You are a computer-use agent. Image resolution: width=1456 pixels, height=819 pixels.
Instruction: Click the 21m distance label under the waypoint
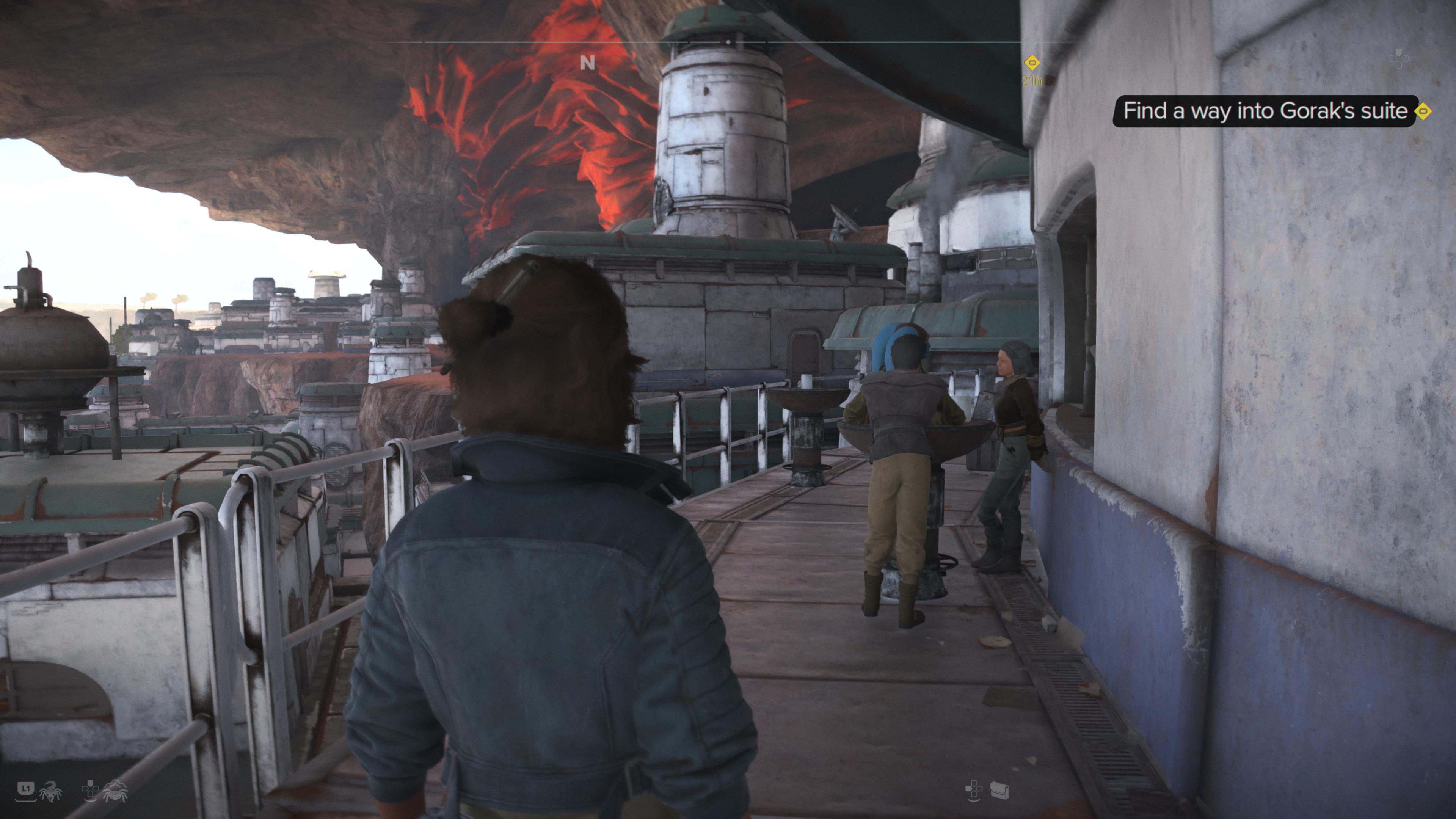[x=1032, y=81]
